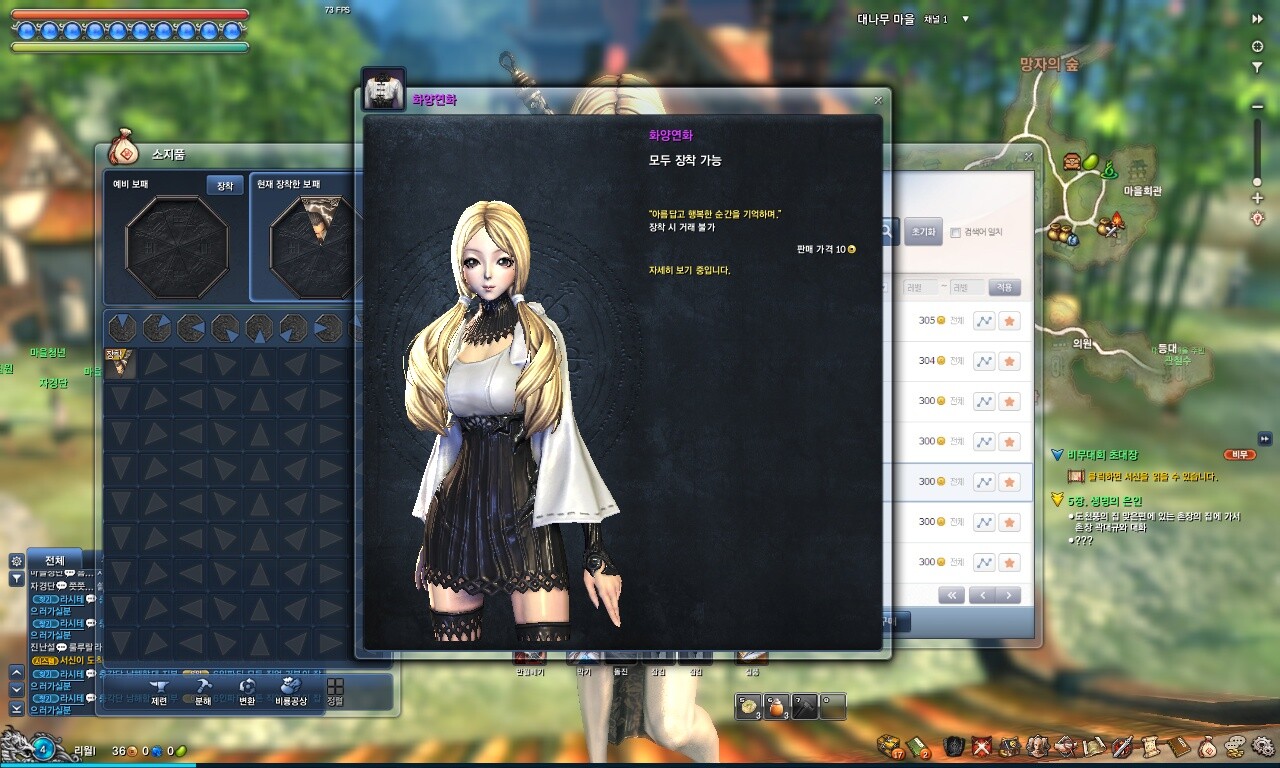The height and width of the screenshot is (768, 1280).
Task: Open the treasure chest icon with badge 17
Action: click(887, 746)
